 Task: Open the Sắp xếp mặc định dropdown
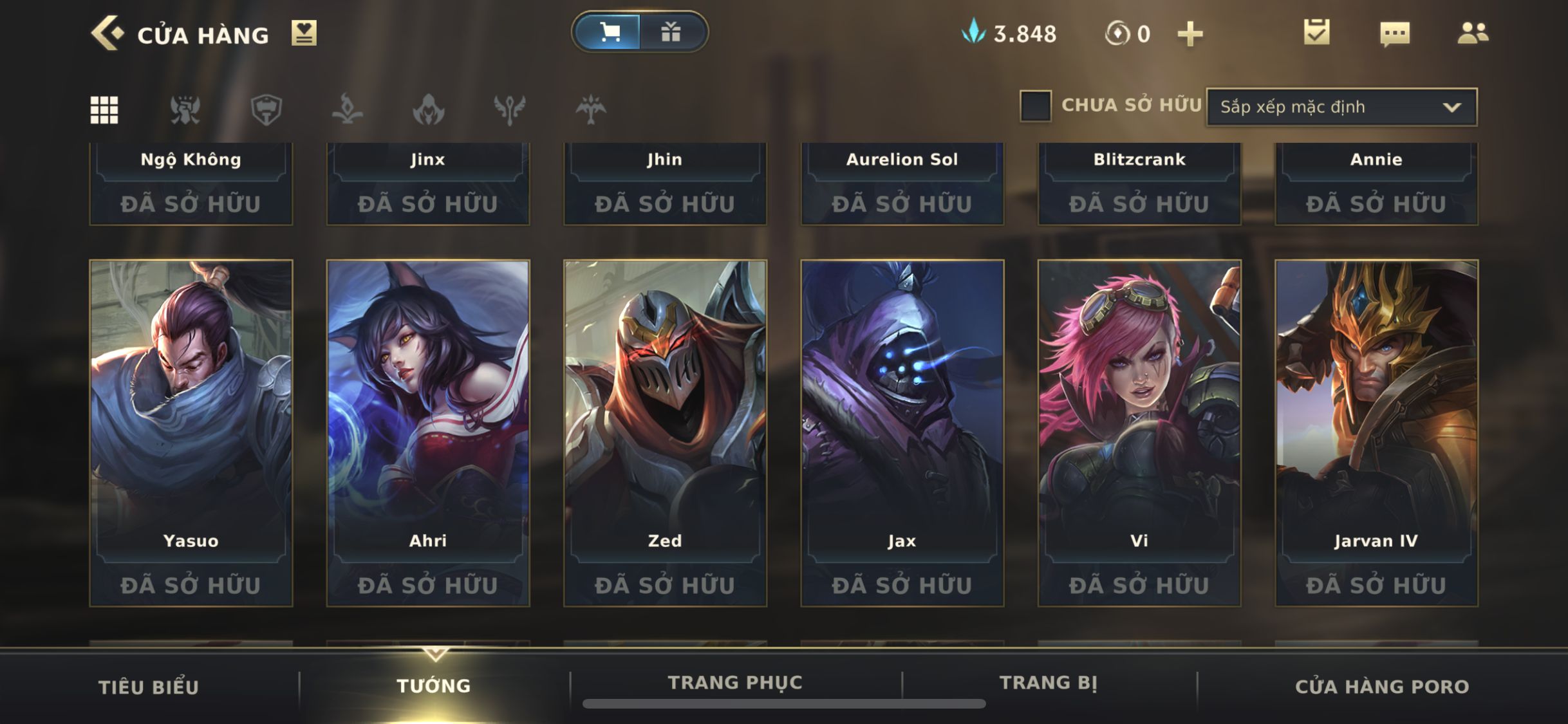click(1341, 107)
